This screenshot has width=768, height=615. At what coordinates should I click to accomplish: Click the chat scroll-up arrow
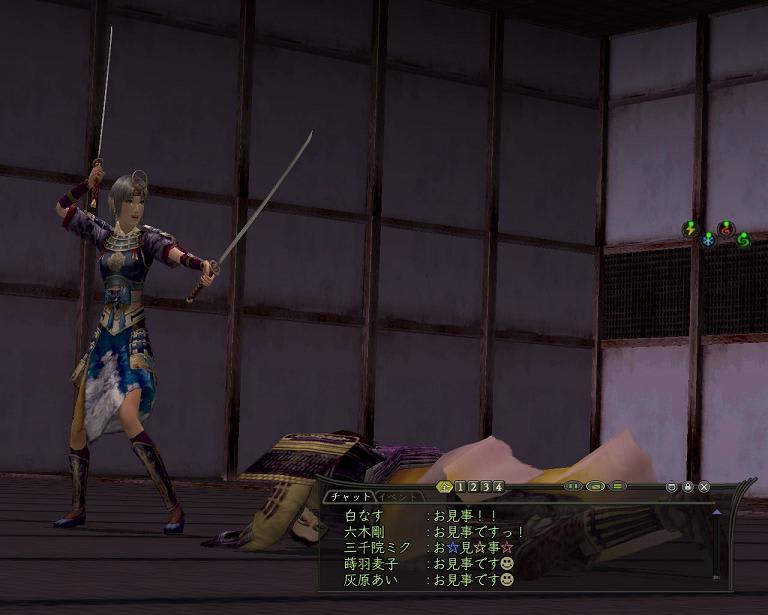point(716,512)
